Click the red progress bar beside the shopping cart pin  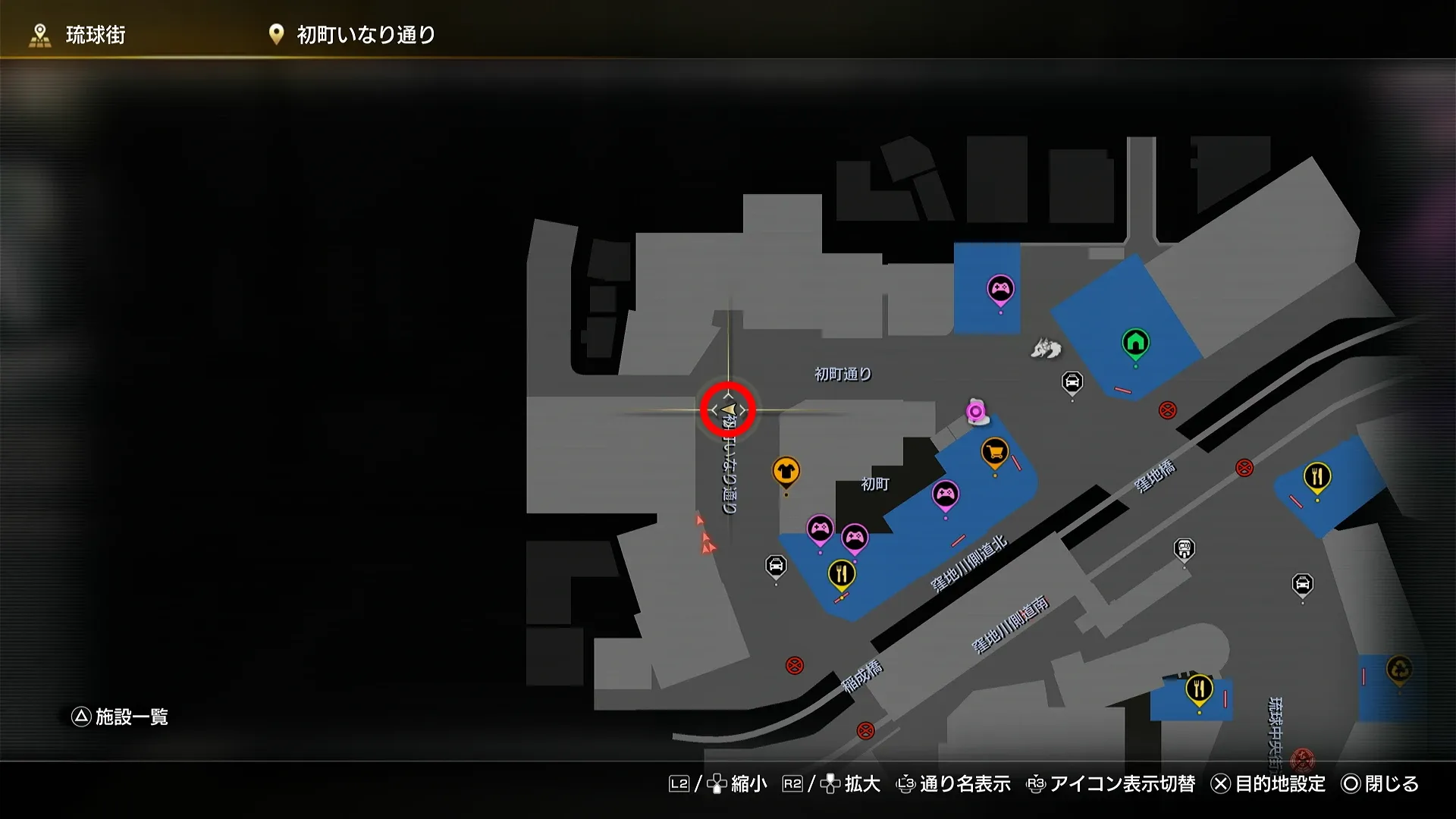tap(1016, 463)
